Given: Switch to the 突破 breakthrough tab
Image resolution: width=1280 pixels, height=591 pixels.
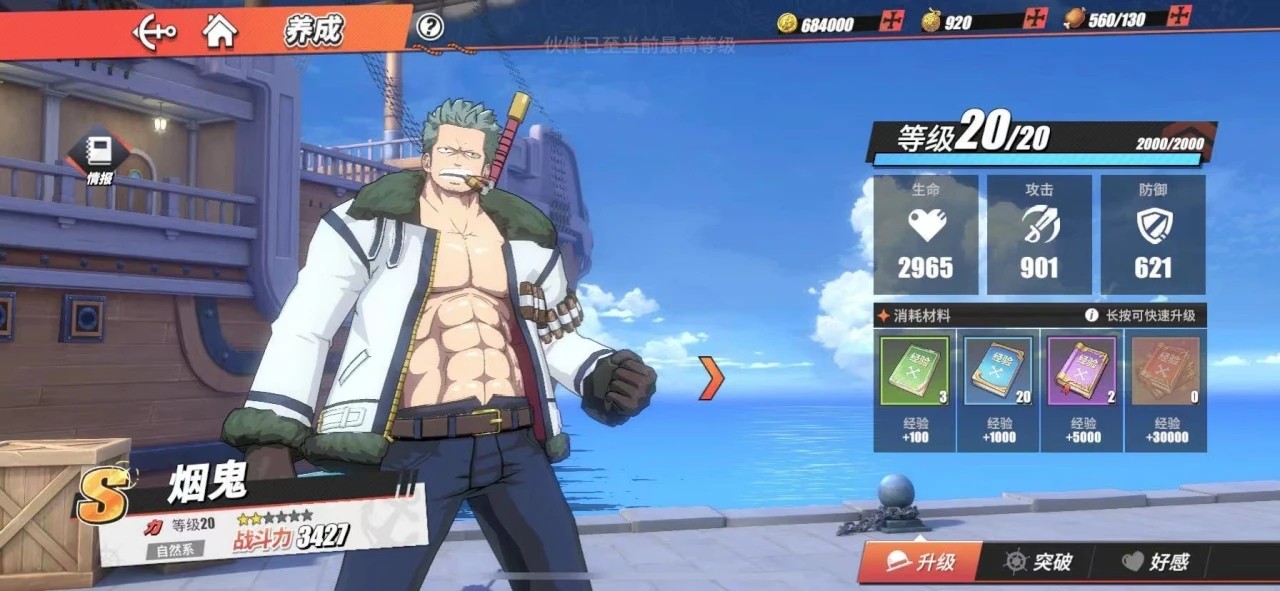Looking at the screenshot, I should (1039, 562).
